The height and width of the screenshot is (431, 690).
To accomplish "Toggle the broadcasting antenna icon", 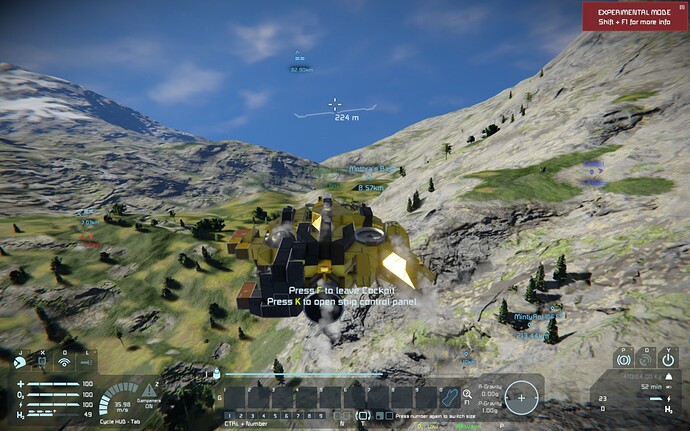I will coord(65,362).
